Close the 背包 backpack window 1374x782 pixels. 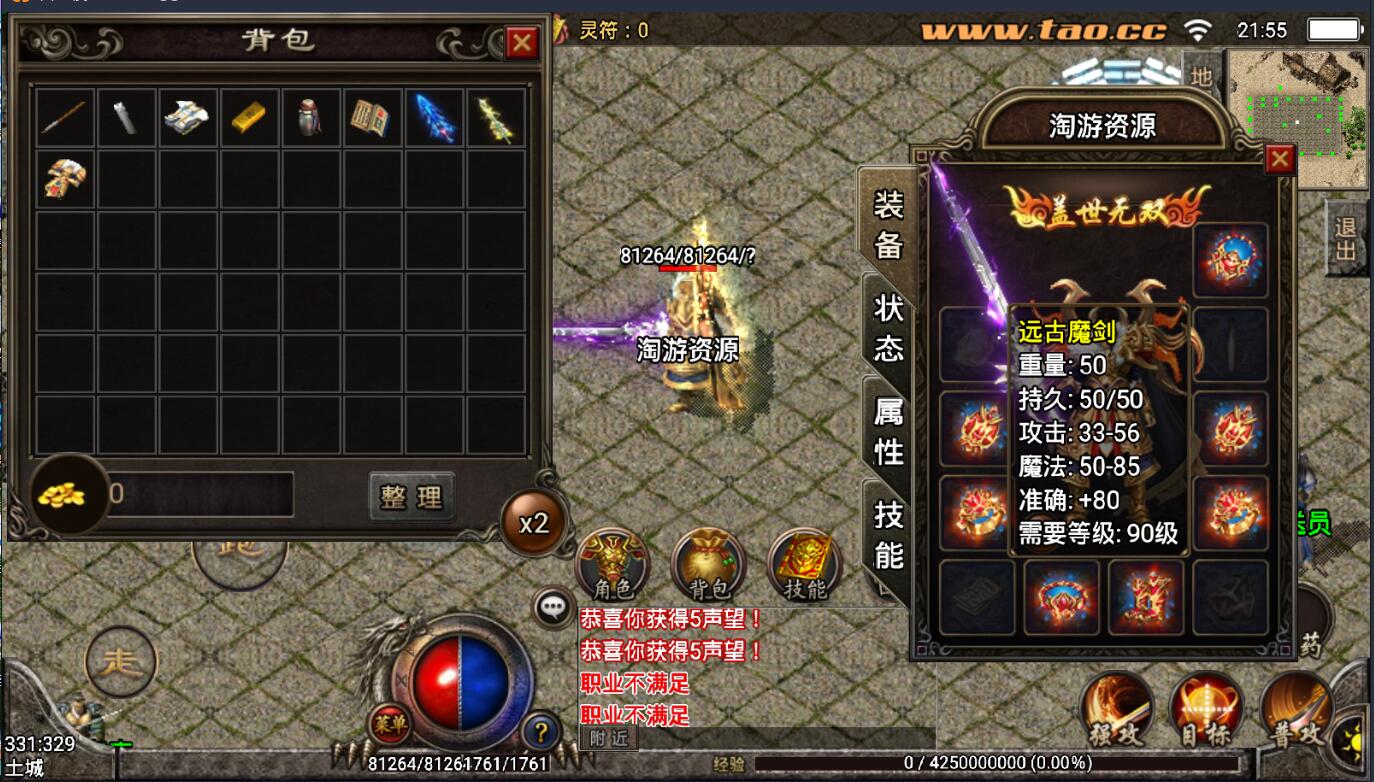521,42
